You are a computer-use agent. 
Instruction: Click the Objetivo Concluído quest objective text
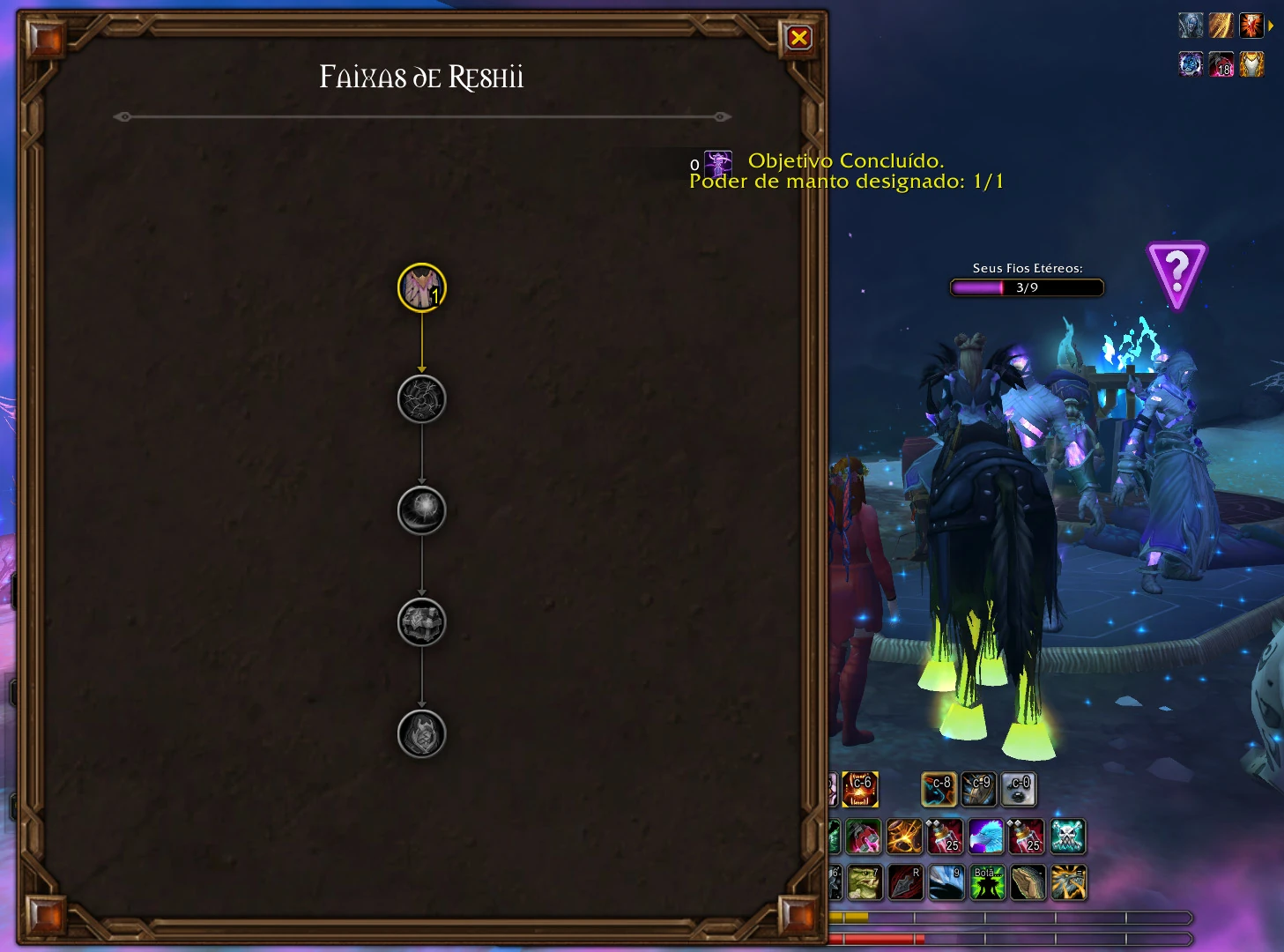846,161
